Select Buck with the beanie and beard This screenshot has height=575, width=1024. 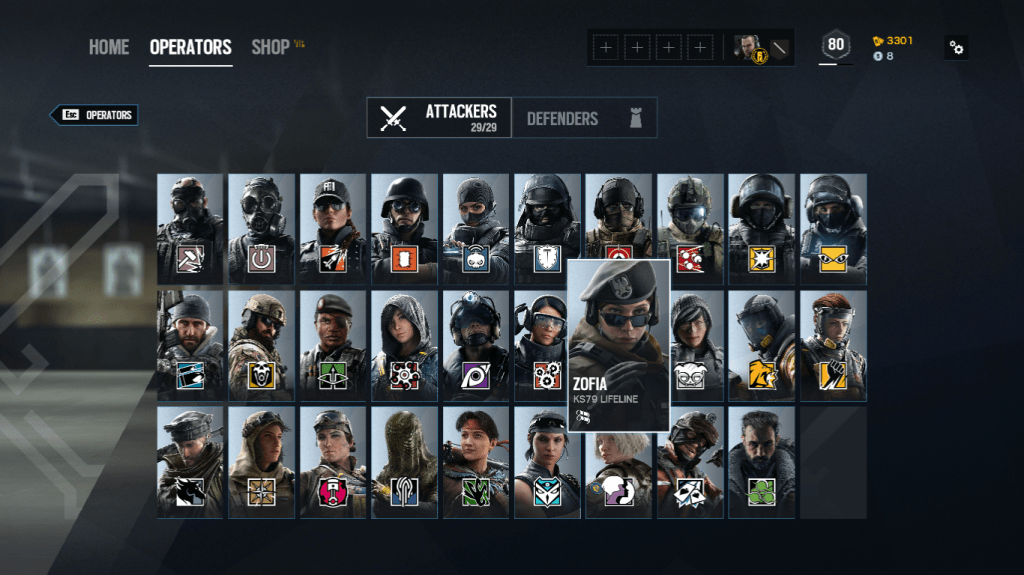coord(190,346)
